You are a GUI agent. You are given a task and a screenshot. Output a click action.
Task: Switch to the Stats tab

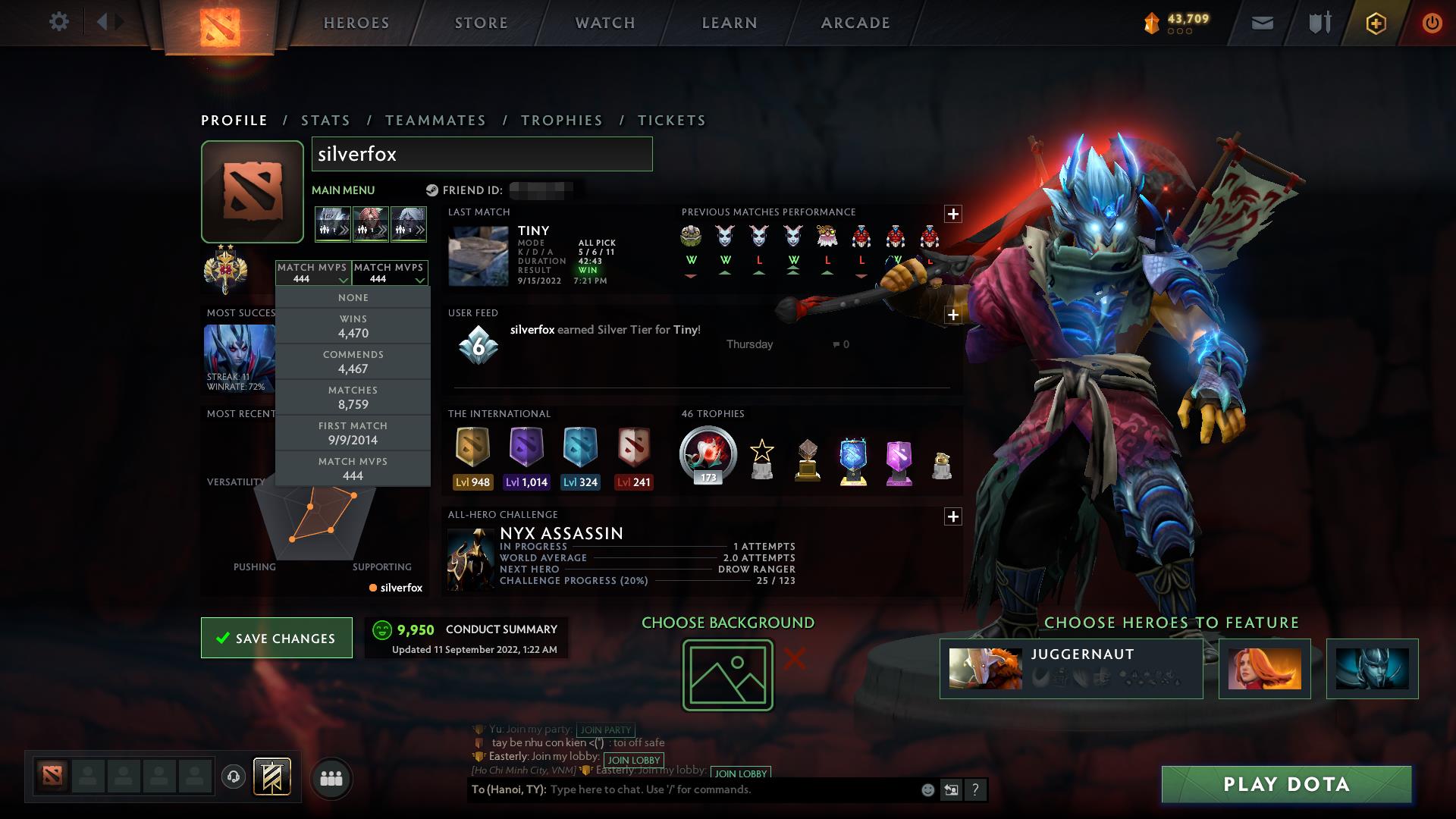[325, 121]
